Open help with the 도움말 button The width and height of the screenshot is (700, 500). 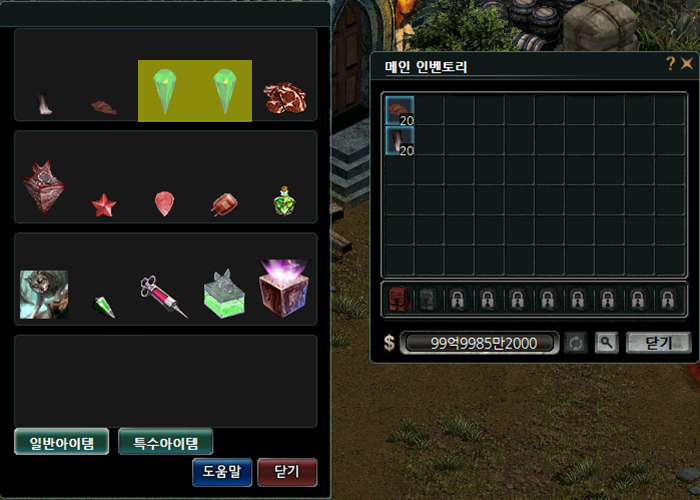(x=222, y=472)
